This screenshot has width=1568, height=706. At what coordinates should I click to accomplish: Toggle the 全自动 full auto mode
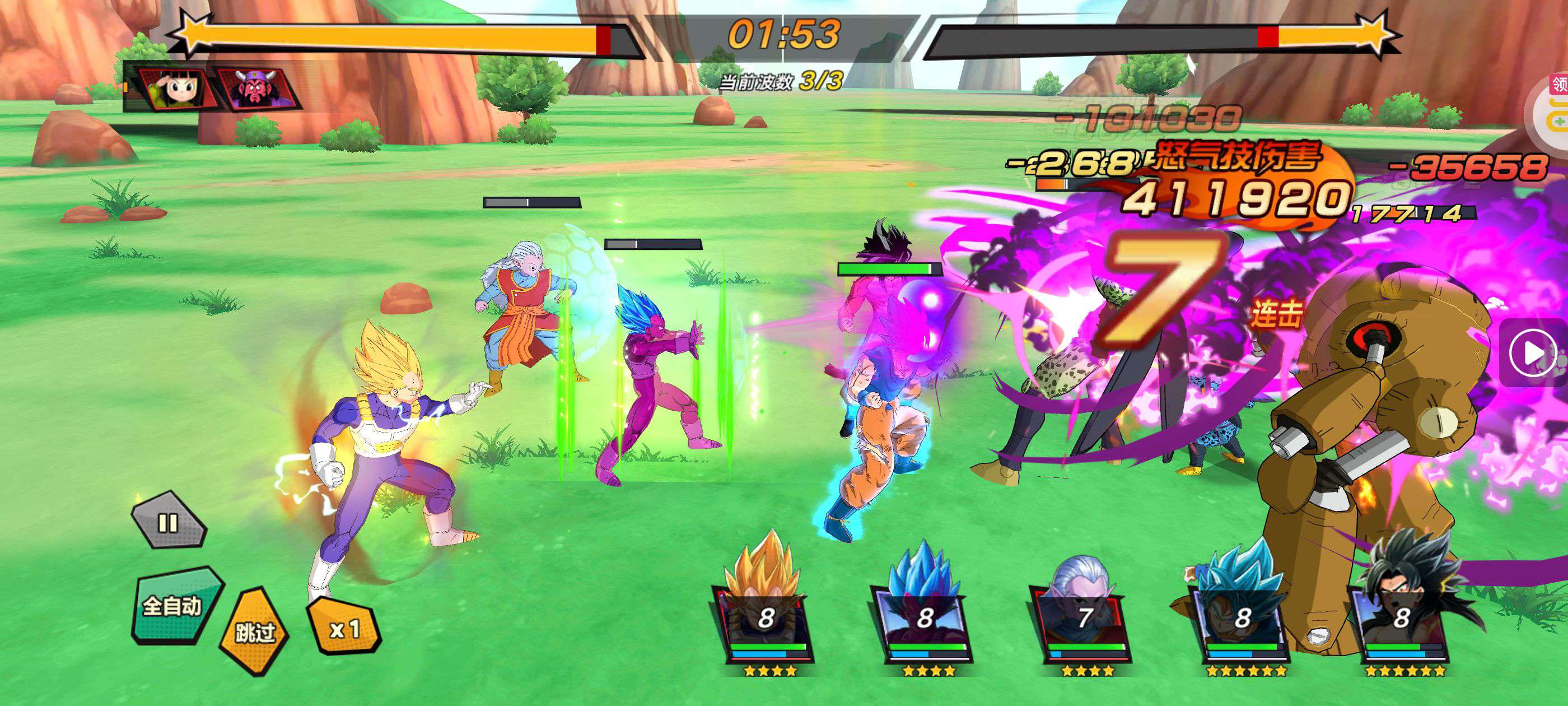pos(173,606)
